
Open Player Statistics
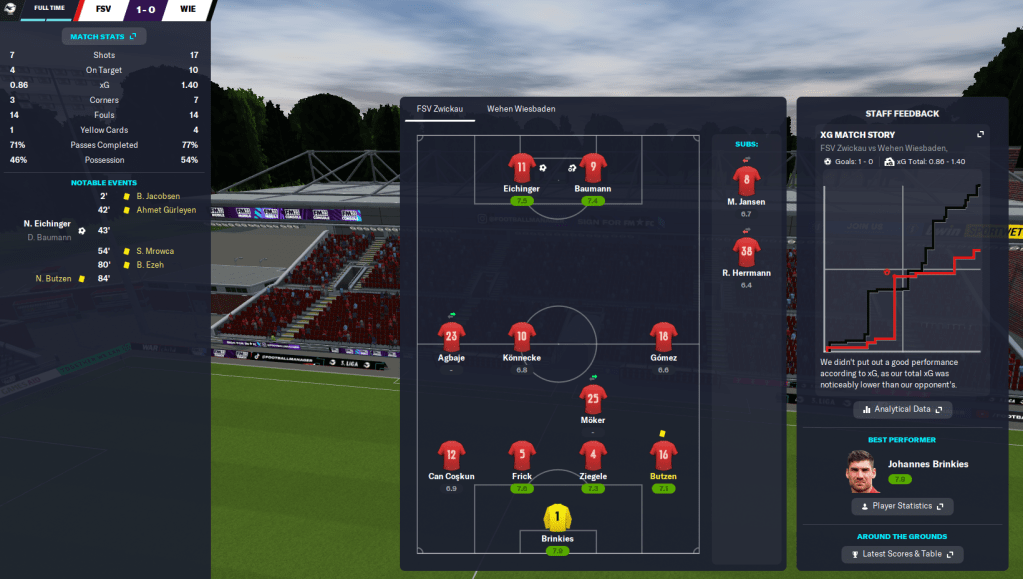point(902,506)
